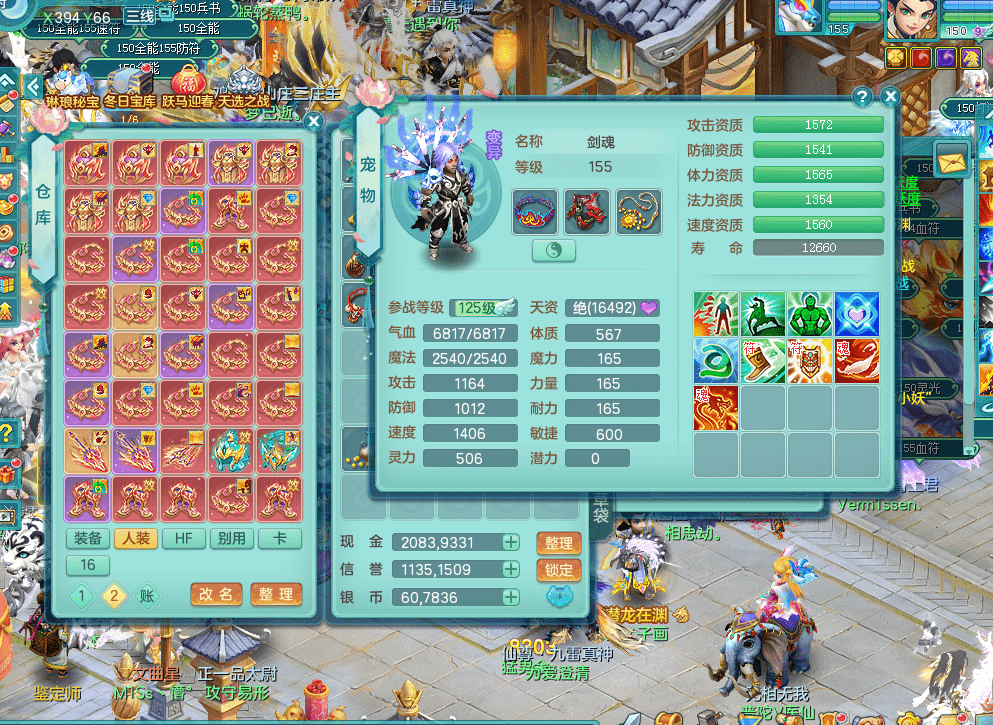Image resolution: width=993 pixels, height=725 pixels.
Task: Open the 跃马迎春 red lantern event
Action: pos(188,85)
